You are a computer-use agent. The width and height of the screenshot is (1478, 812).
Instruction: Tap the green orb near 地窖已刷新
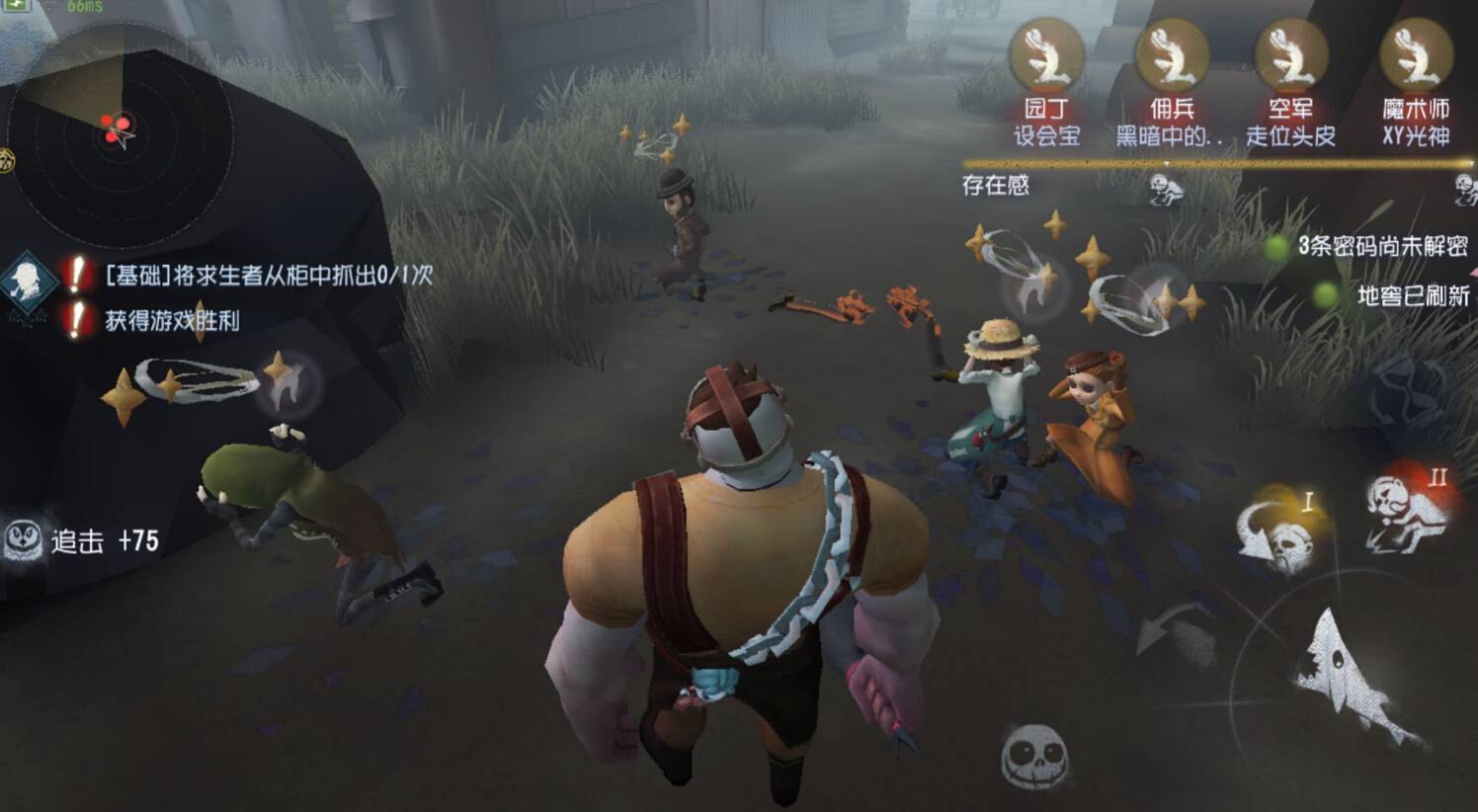[x=1325, y=294]
